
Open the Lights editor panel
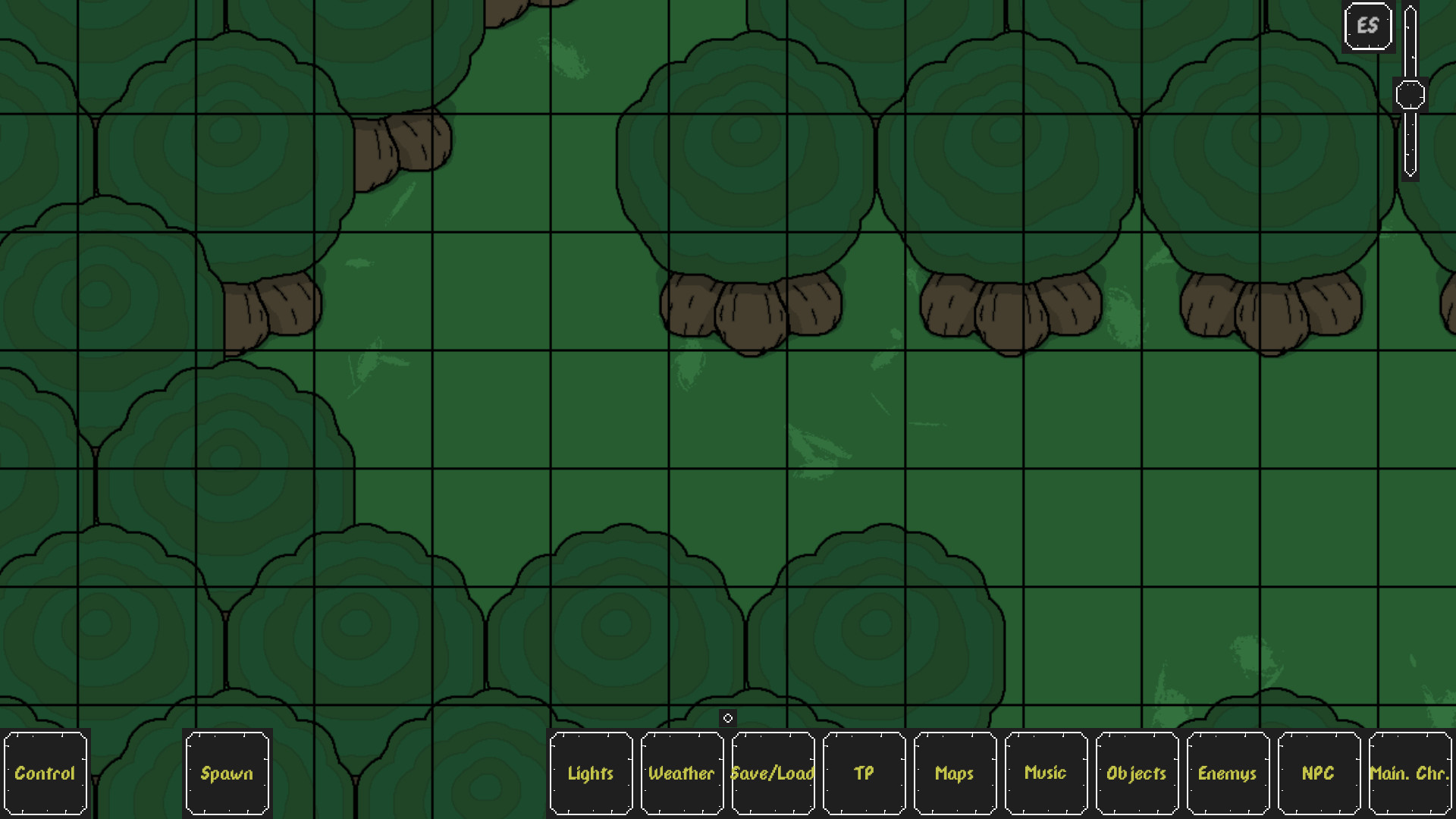tap(591, 773)
